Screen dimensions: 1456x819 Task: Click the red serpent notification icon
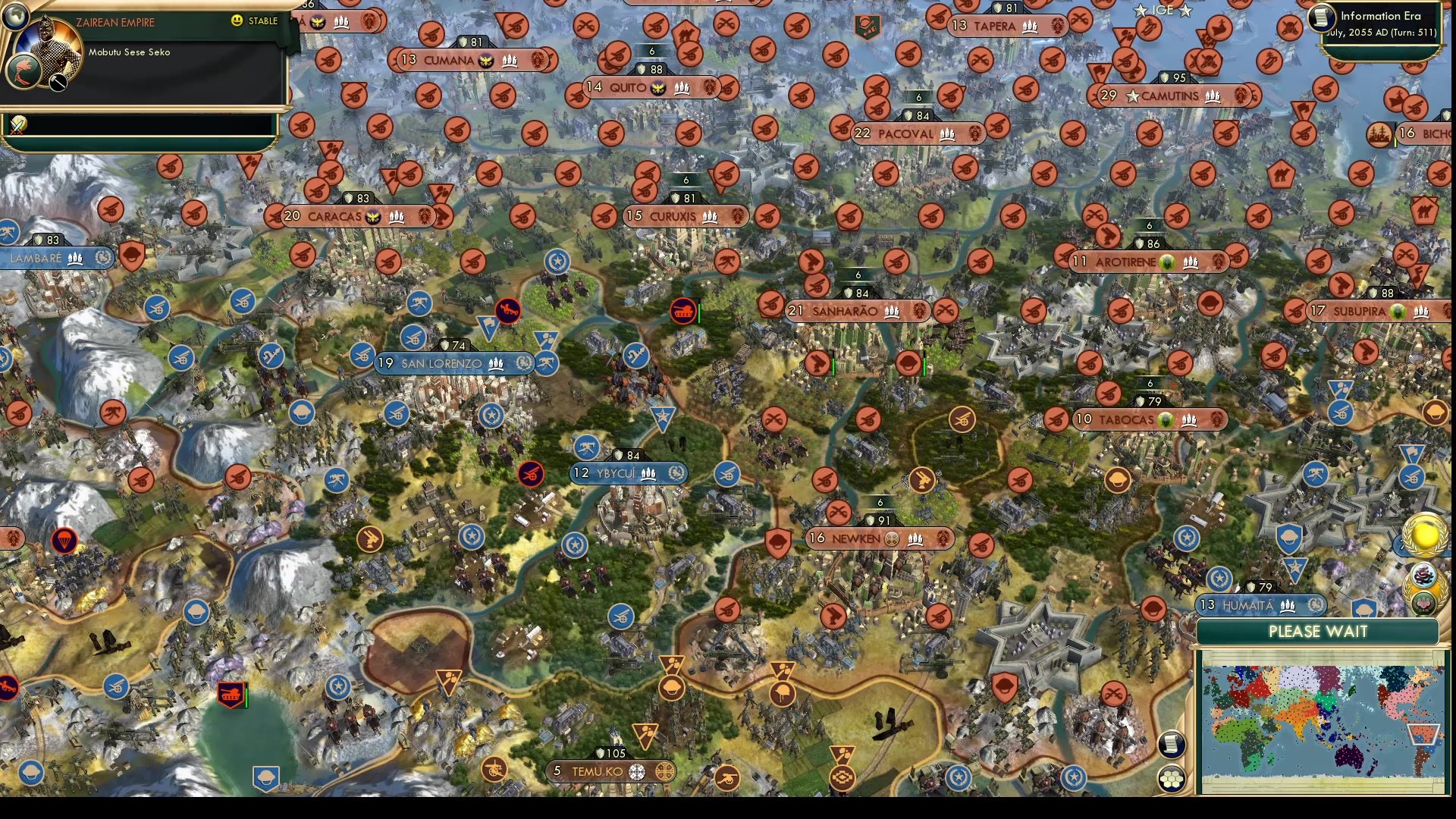click(1425, 576)
